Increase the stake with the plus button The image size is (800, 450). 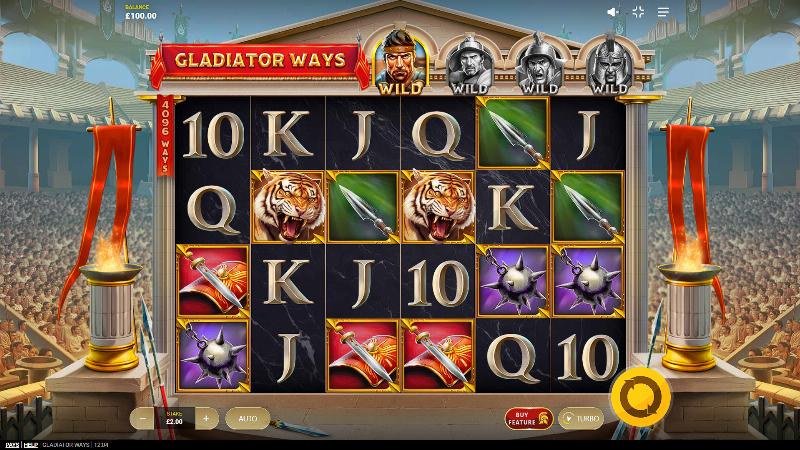206,418
